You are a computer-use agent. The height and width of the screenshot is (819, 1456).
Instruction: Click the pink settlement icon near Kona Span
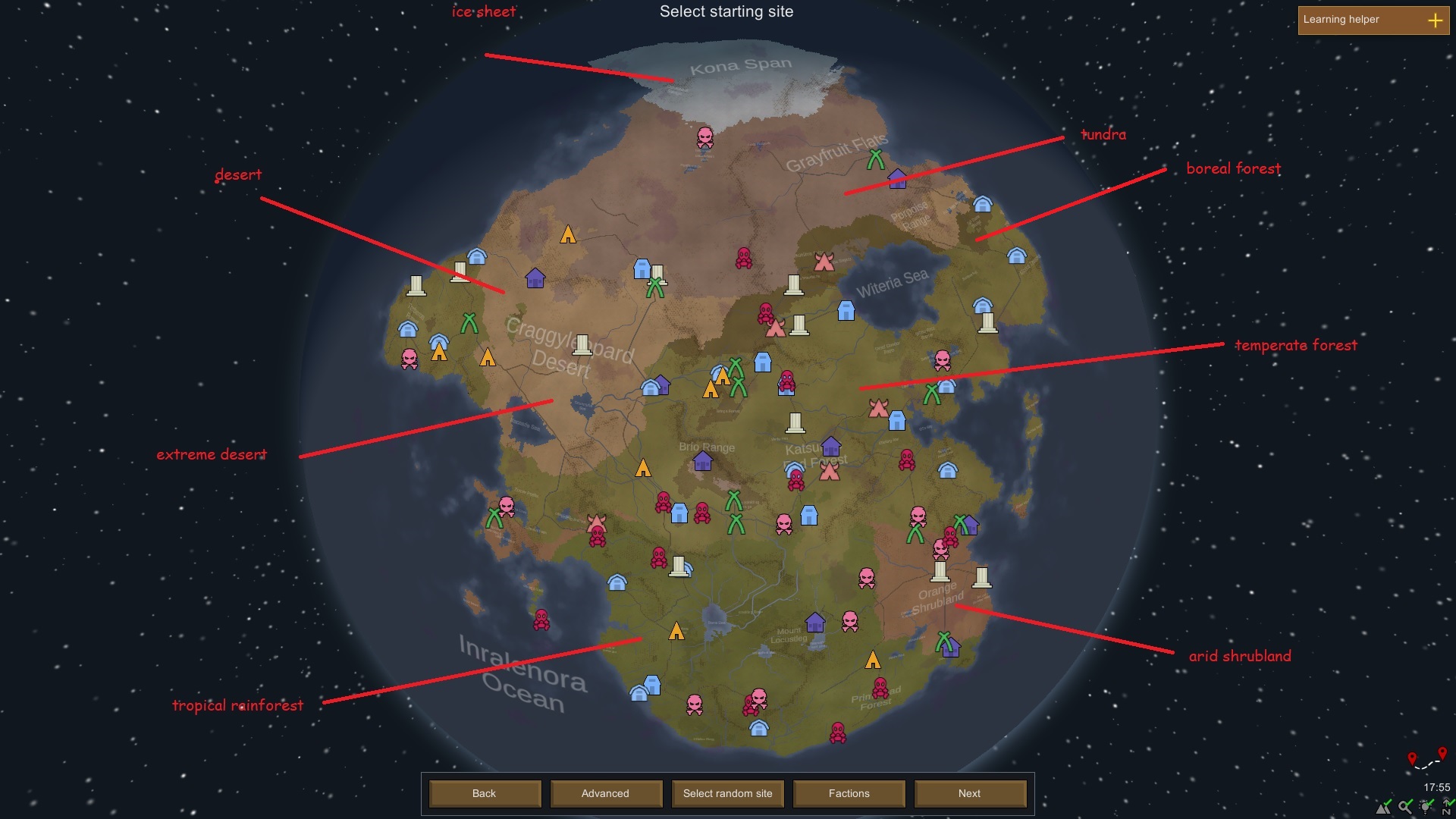[x=706, y=139]
